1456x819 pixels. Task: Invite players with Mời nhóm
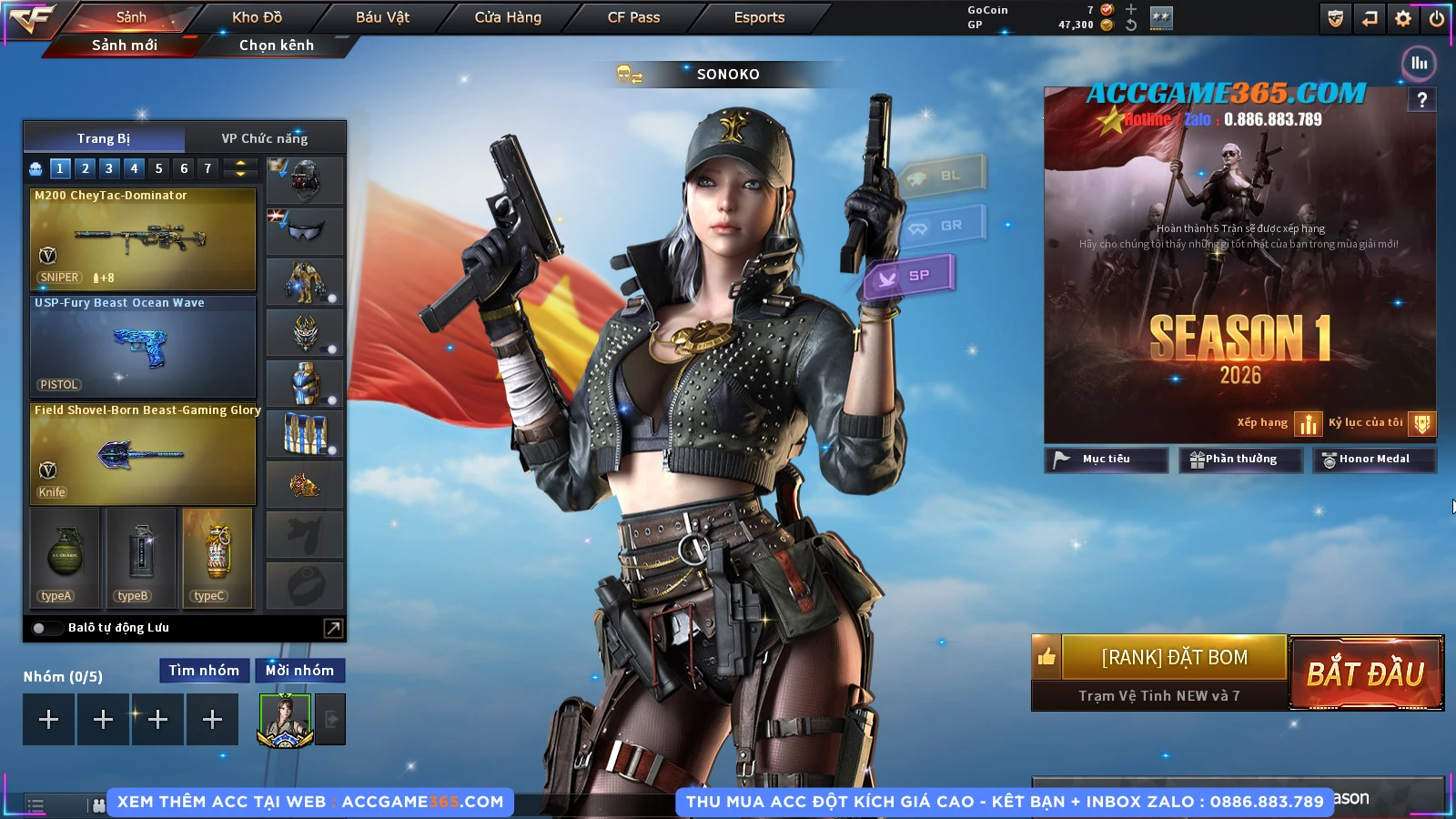click(x=299, y=671)
